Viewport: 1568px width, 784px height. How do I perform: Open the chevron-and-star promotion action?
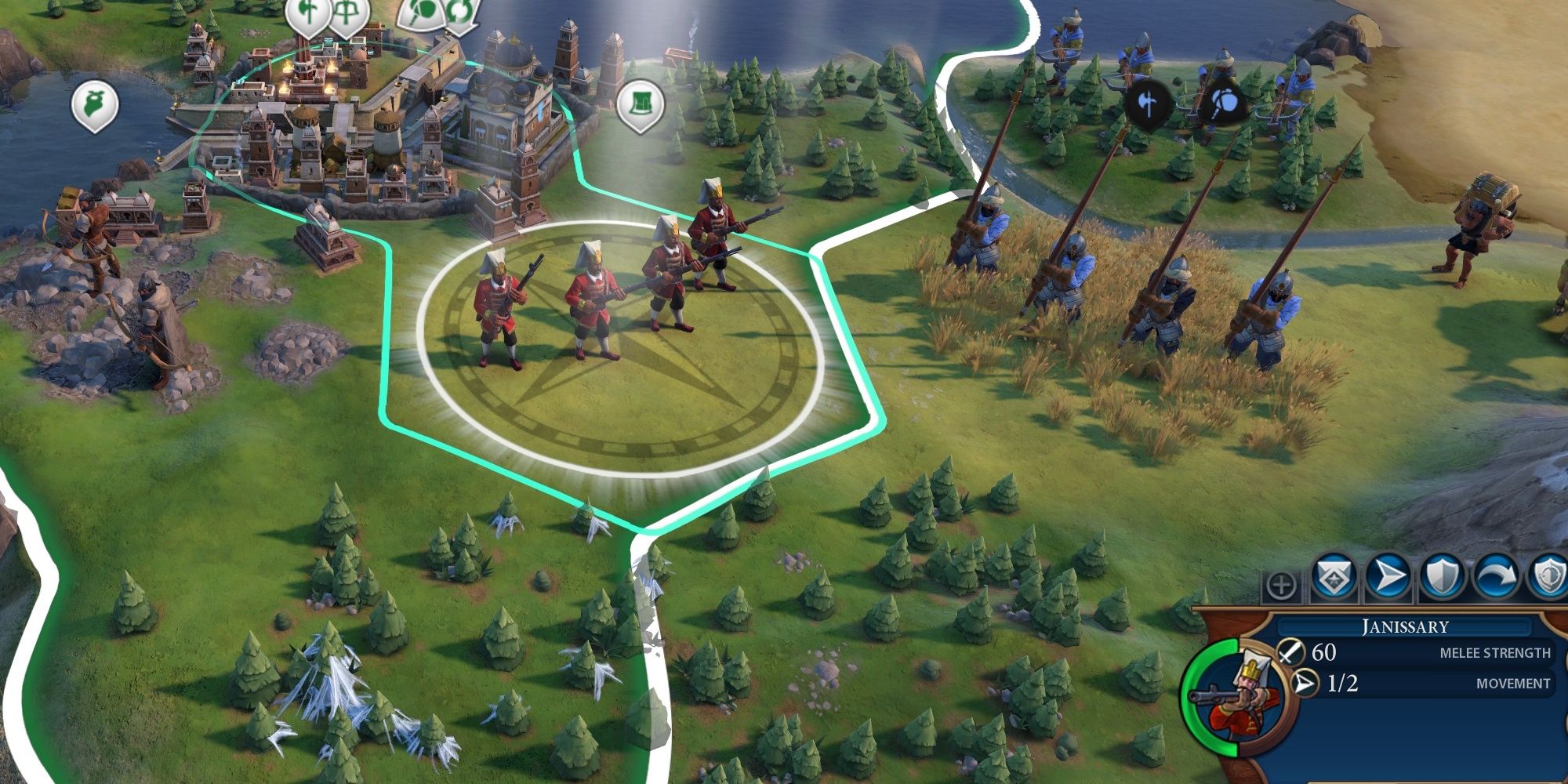(x=1333, y=578)
